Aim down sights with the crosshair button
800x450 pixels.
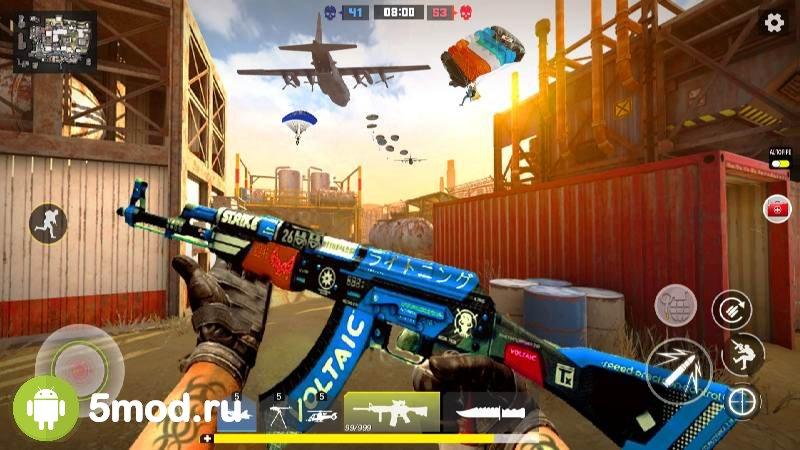[x=742, y=401]
